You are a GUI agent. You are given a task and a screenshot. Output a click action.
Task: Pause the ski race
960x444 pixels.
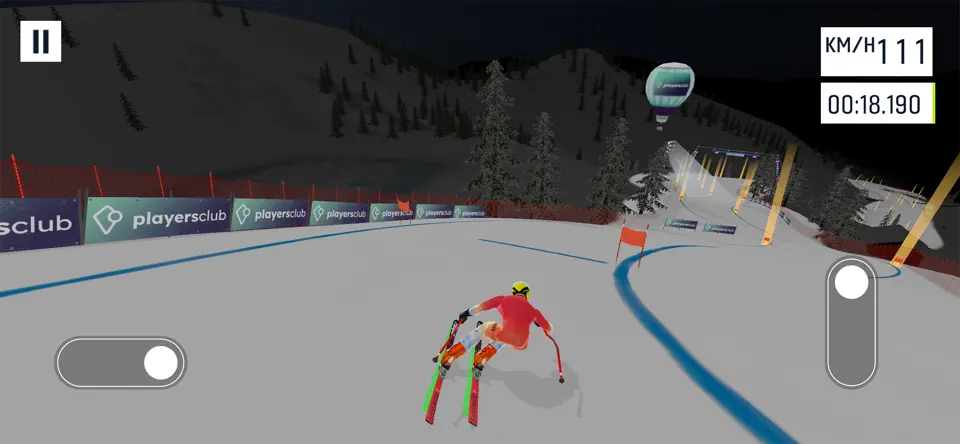click(x=41, y=41)
